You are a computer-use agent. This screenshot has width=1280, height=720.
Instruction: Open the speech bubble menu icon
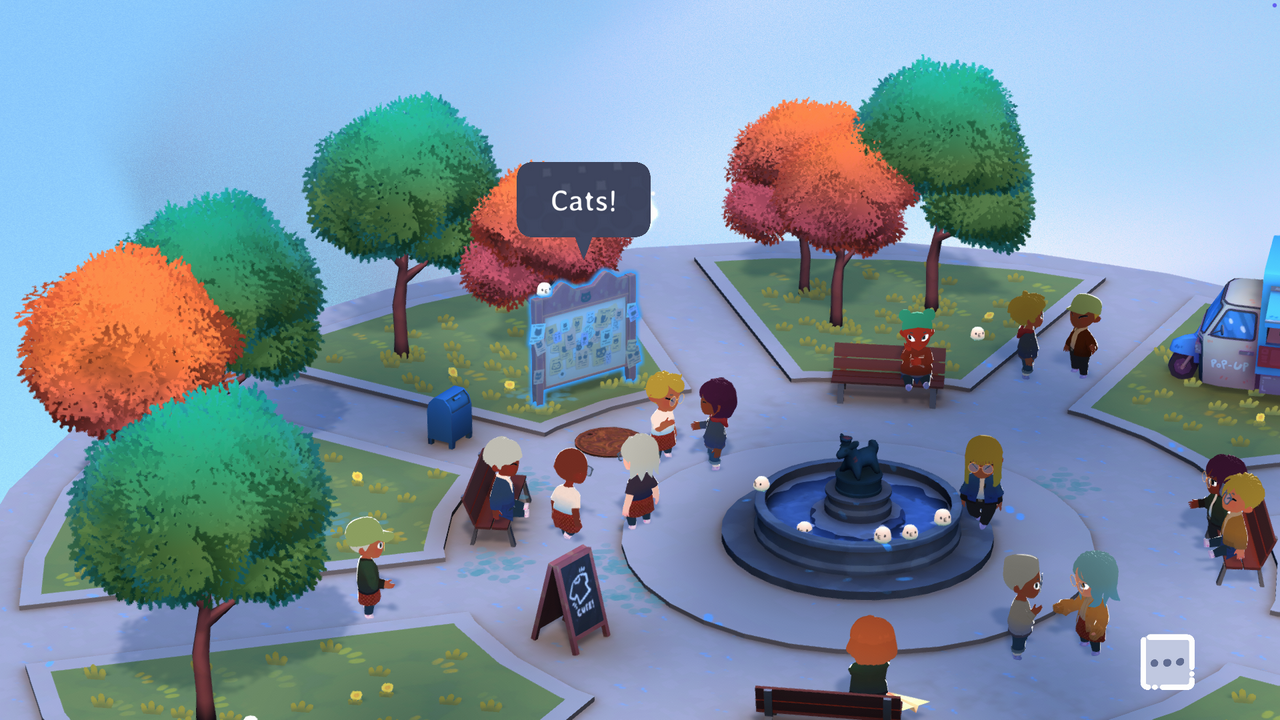point(1167,662)
